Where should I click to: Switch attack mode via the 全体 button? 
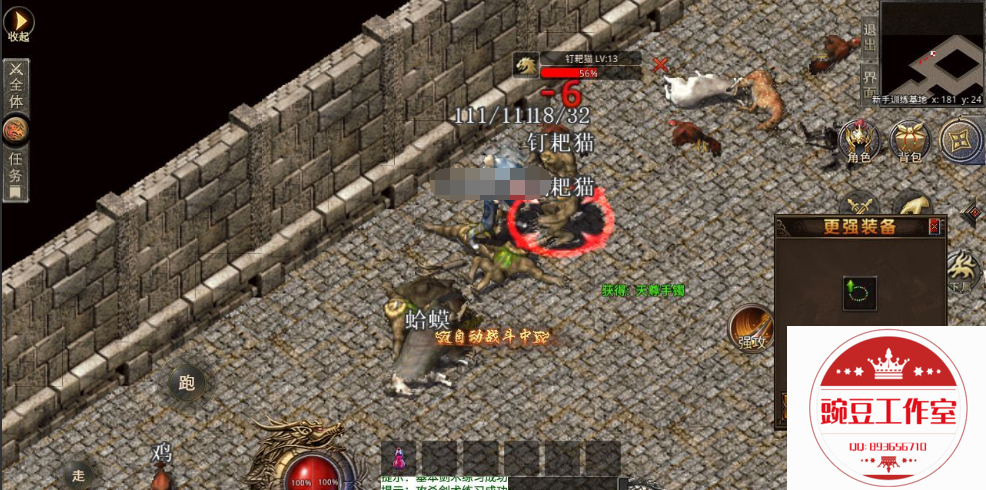coord(16,87)
